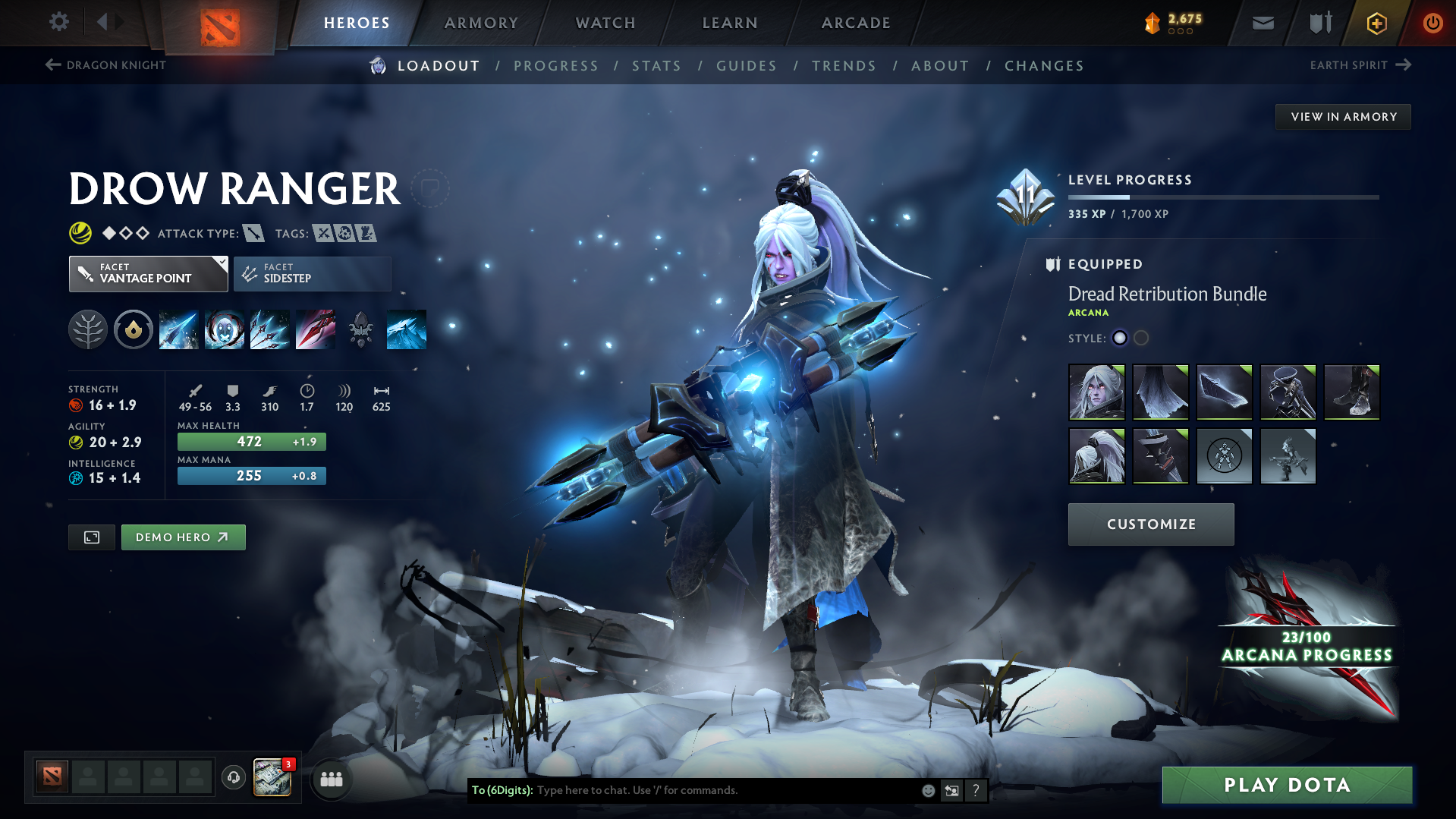View the Aghanim's Scepter upgrade icon
This screenshot has width=1456, height=819.
361,329
